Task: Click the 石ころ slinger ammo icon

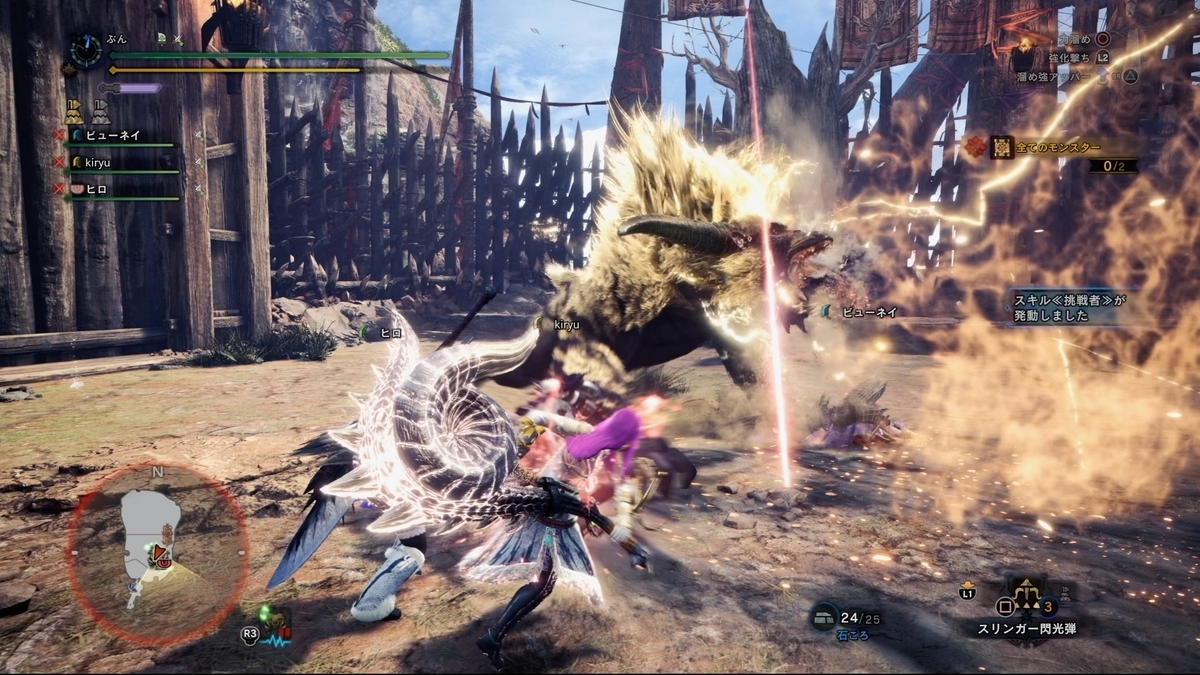Action: [824, 615]
